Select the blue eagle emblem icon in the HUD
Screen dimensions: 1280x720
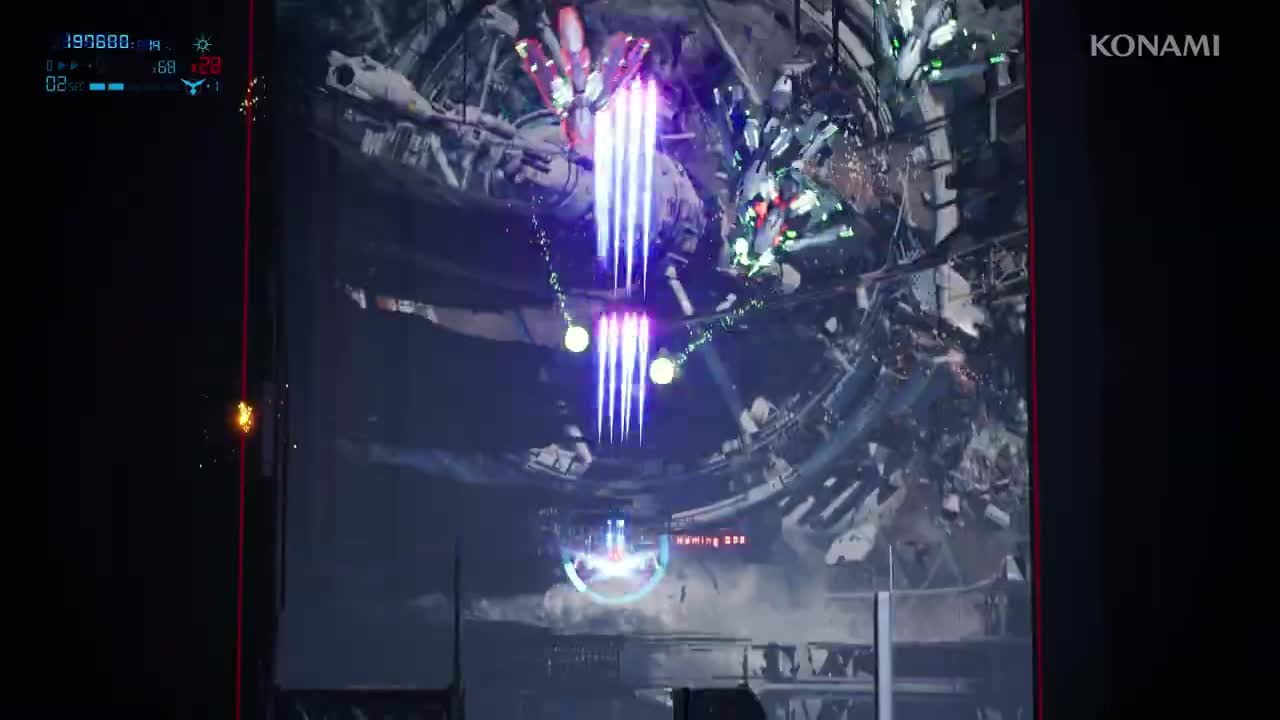pyautogui.click(x=191, y=87)
